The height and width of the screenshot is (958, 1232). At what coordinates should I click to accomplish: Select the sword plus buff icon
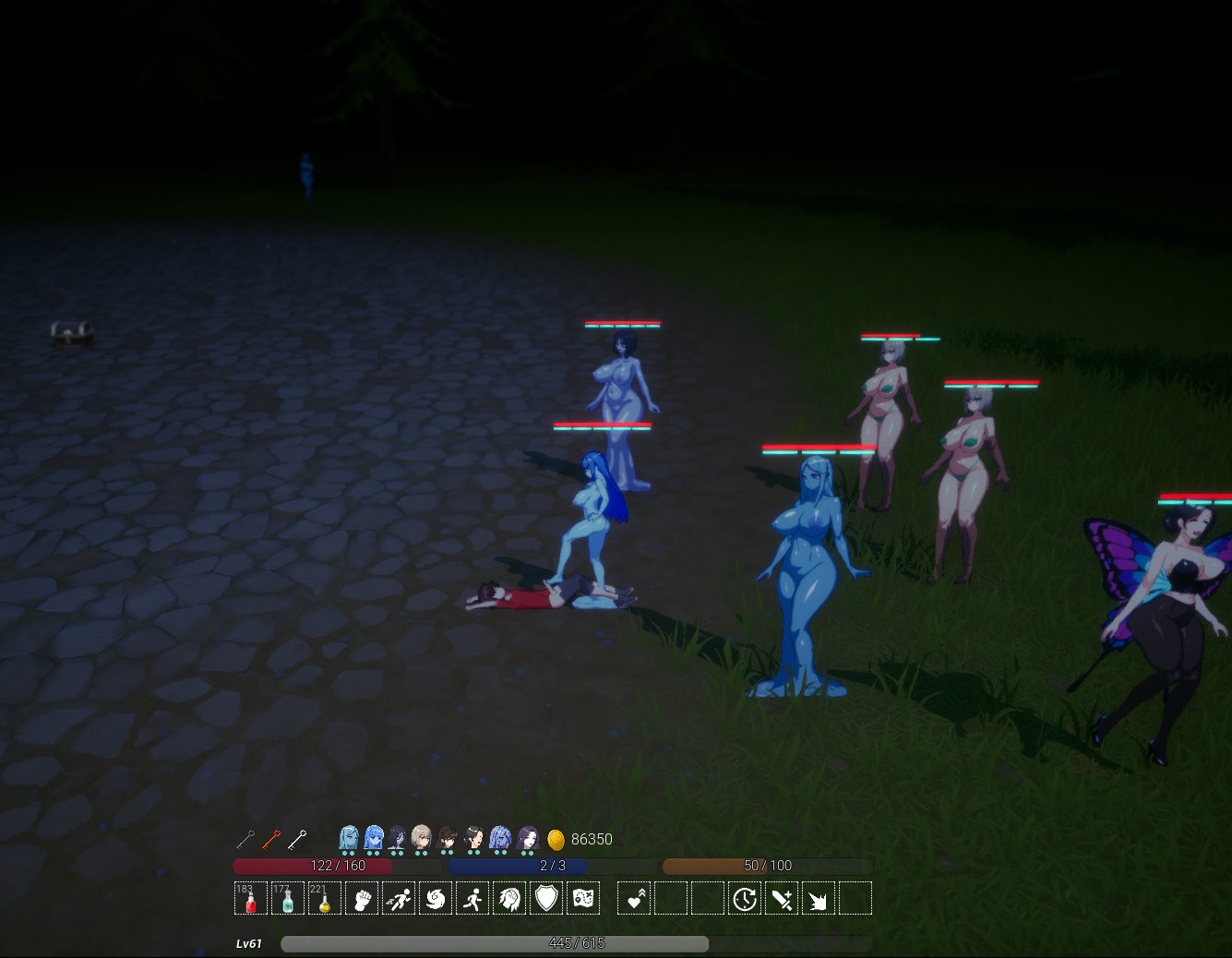[x=782, y=898]
